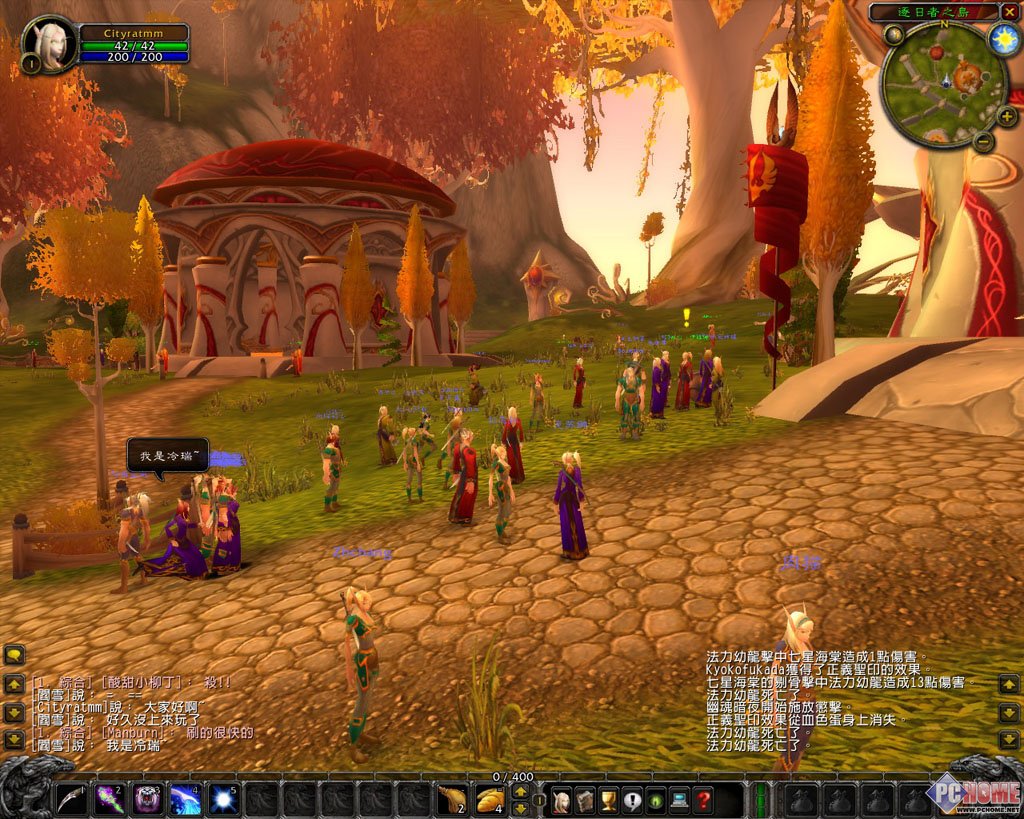Jump chat log to the bottom

14,741
